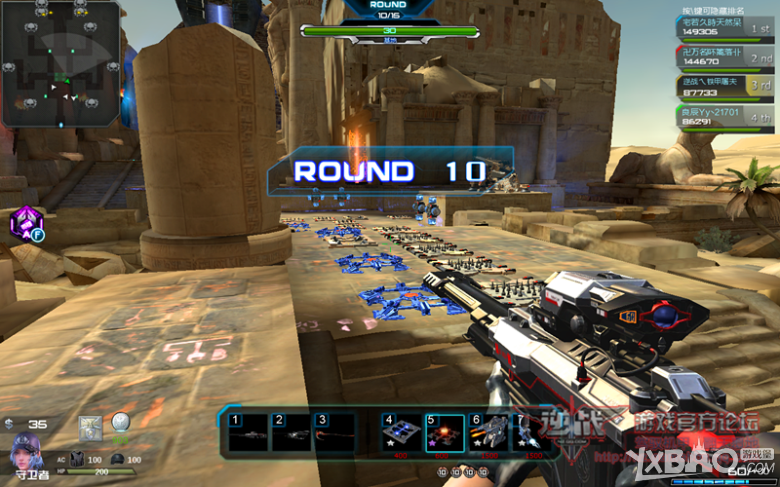Choose the highlighted trap in slot 5

444,433
